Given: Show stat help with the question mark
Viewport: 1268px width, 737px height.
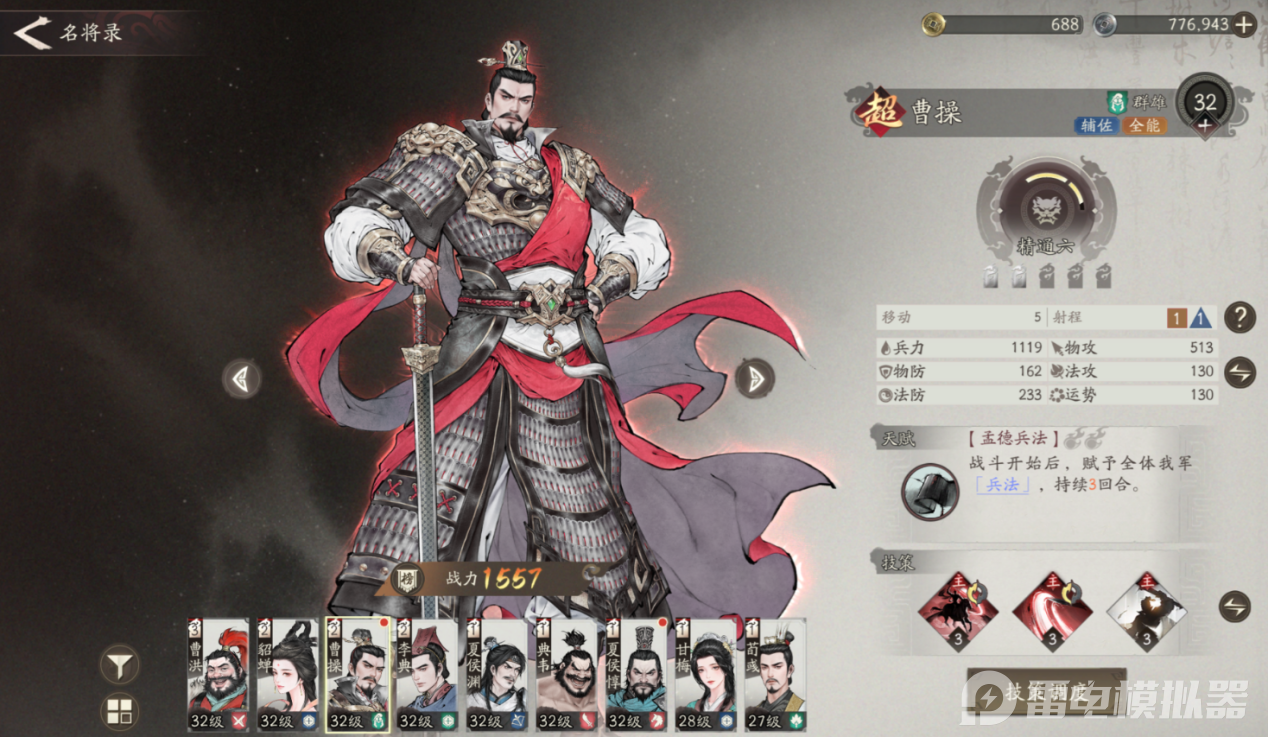Looking at the screenshot, I should [x=1239, y=318].
